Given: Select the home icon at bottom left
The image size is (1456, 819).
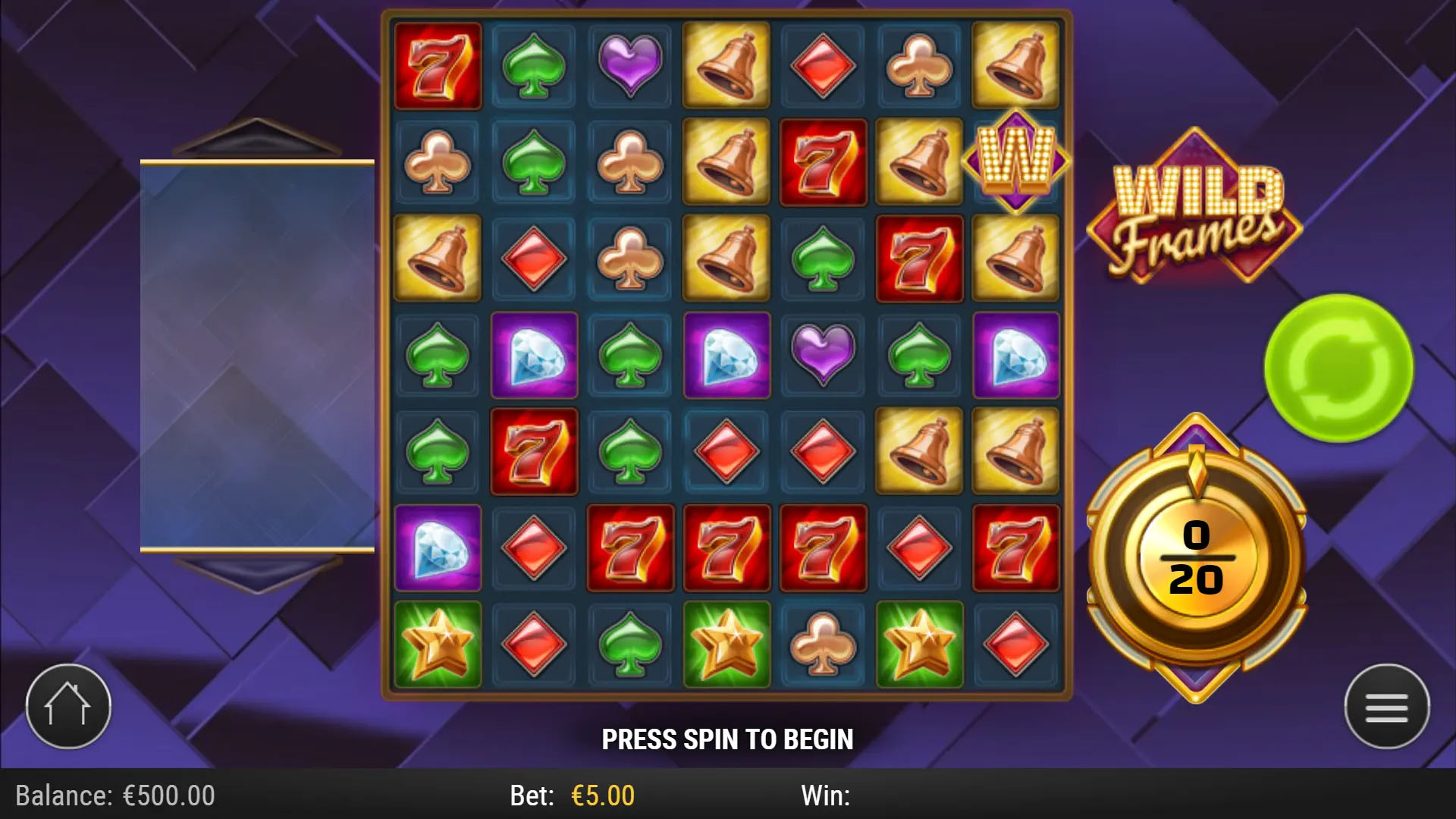Looking at the screenshot, I should tap(67, 705).
